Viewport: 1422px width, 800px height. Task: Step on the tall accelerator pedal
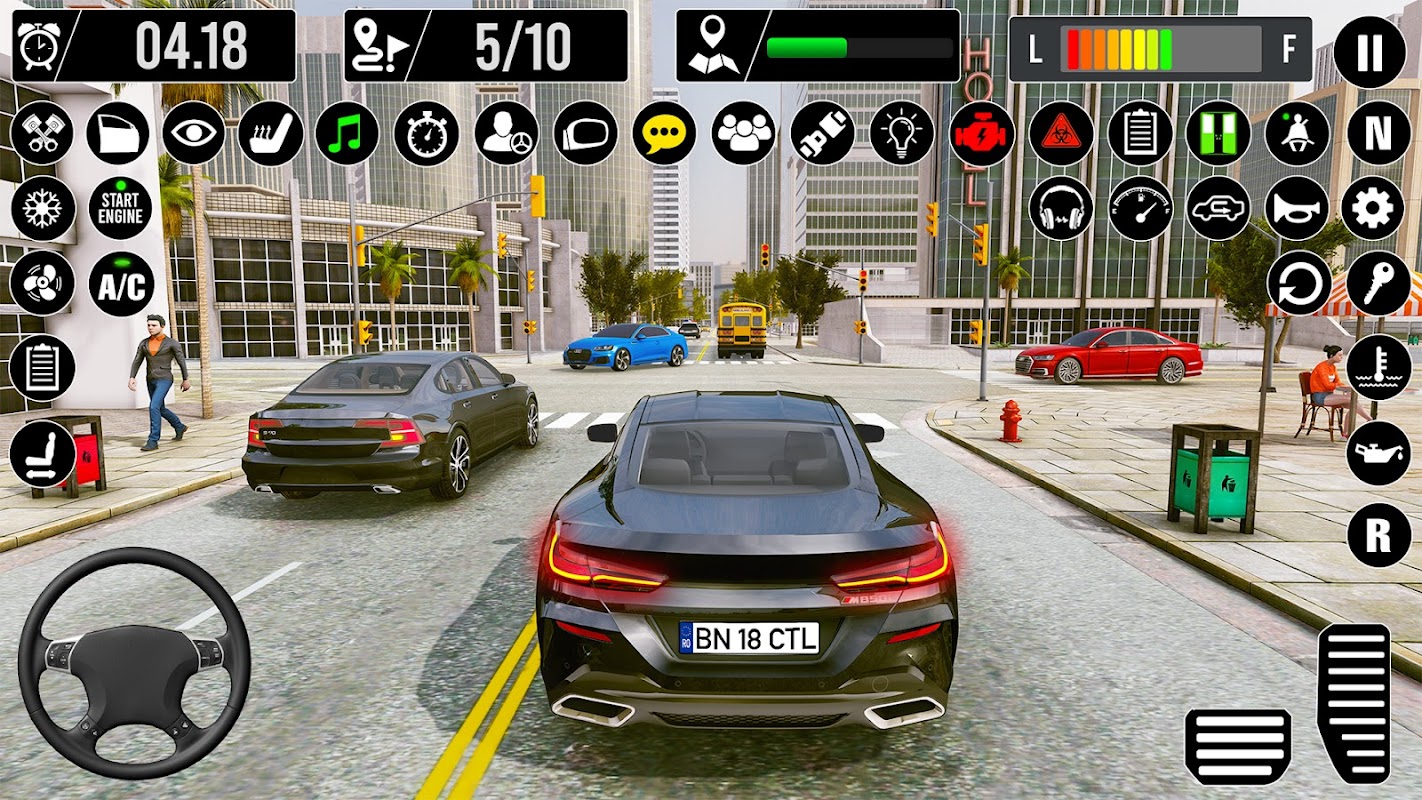[x=1353, y=703]
